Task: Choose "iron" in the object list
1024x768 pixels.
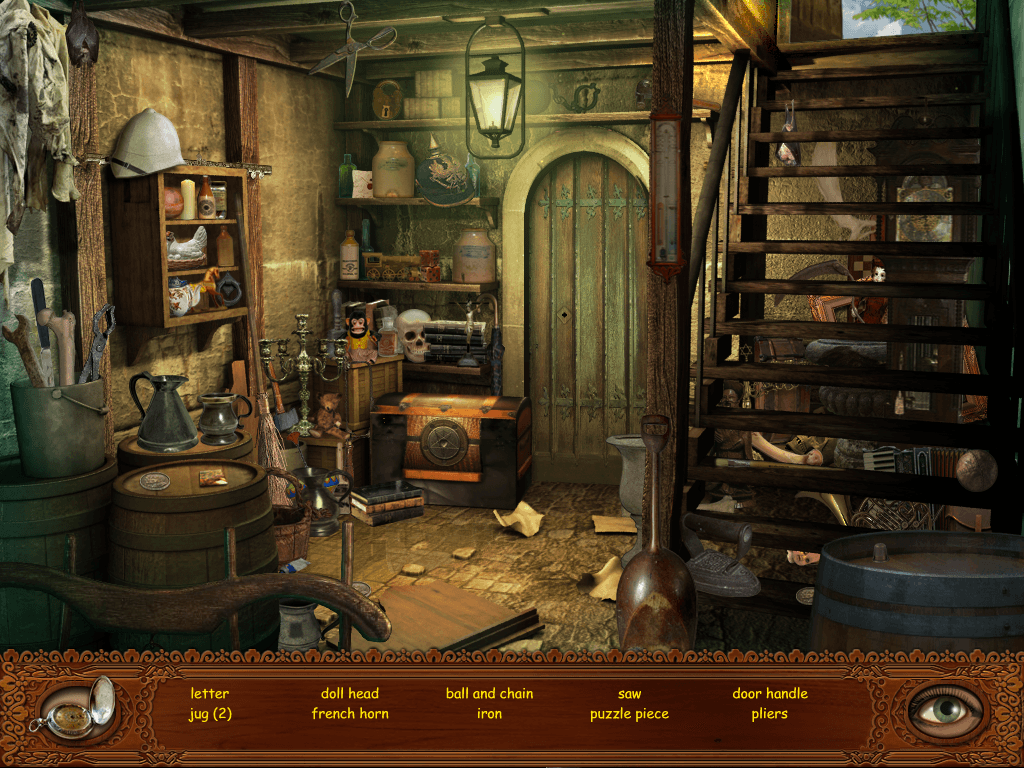Action: [x=489, y=714]
